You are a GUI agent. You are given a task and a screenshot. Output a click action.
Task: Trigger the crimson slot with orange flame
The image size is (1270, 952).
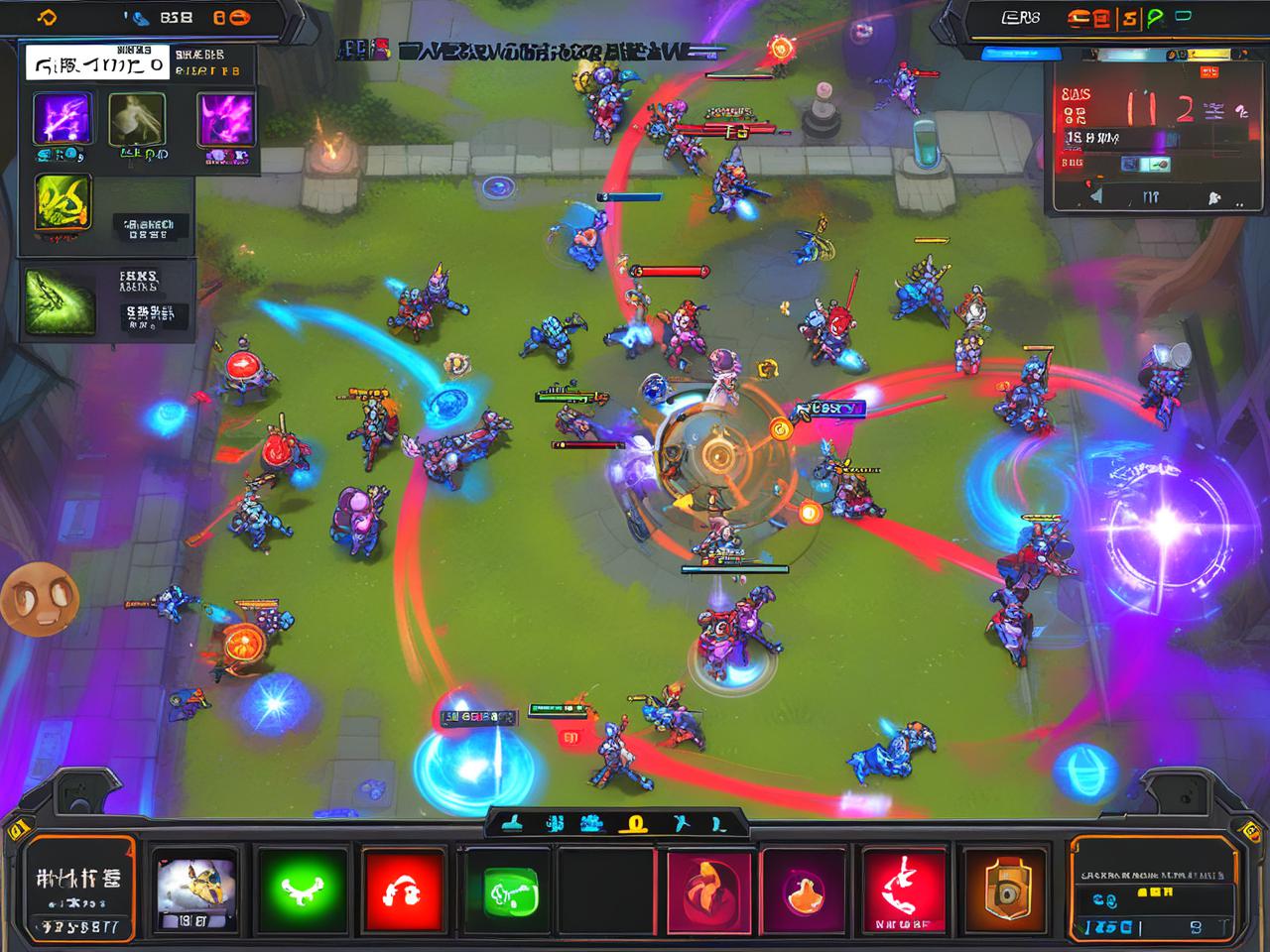tap(708, 890)
